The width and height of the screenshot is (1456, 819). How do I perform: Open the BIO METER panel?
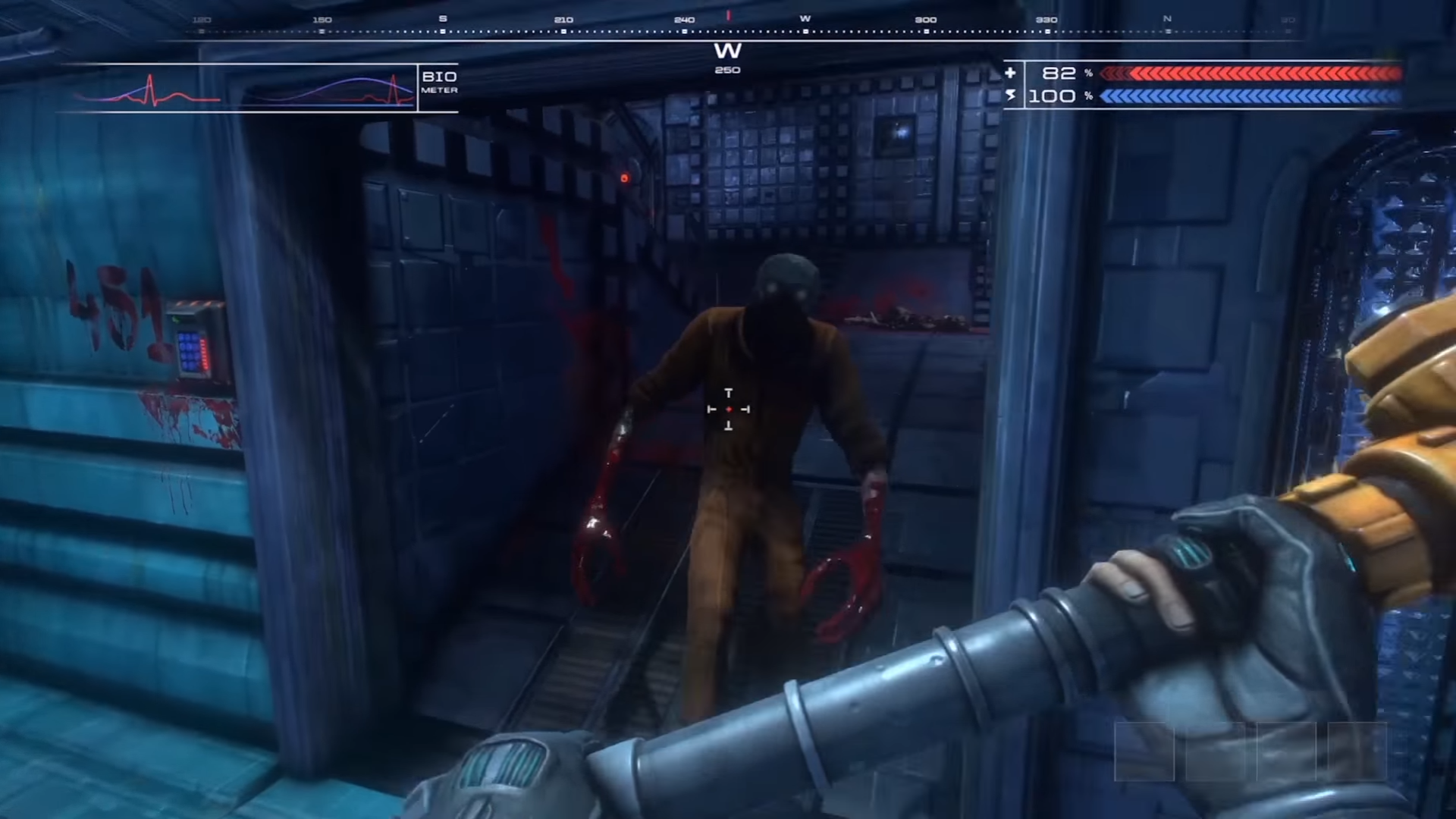438,83
